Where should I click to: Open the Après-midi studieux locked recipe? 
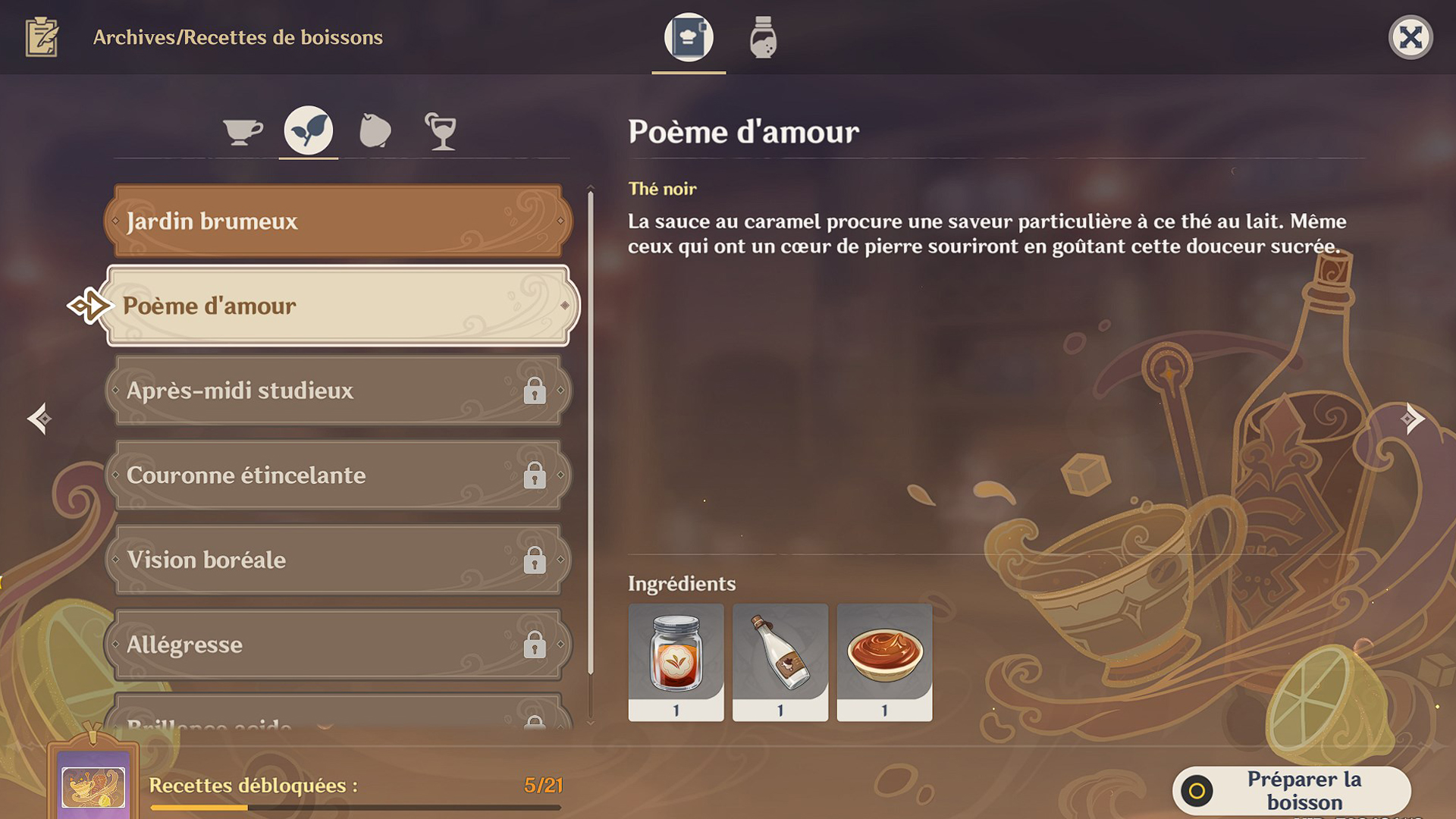click(337, 391)
